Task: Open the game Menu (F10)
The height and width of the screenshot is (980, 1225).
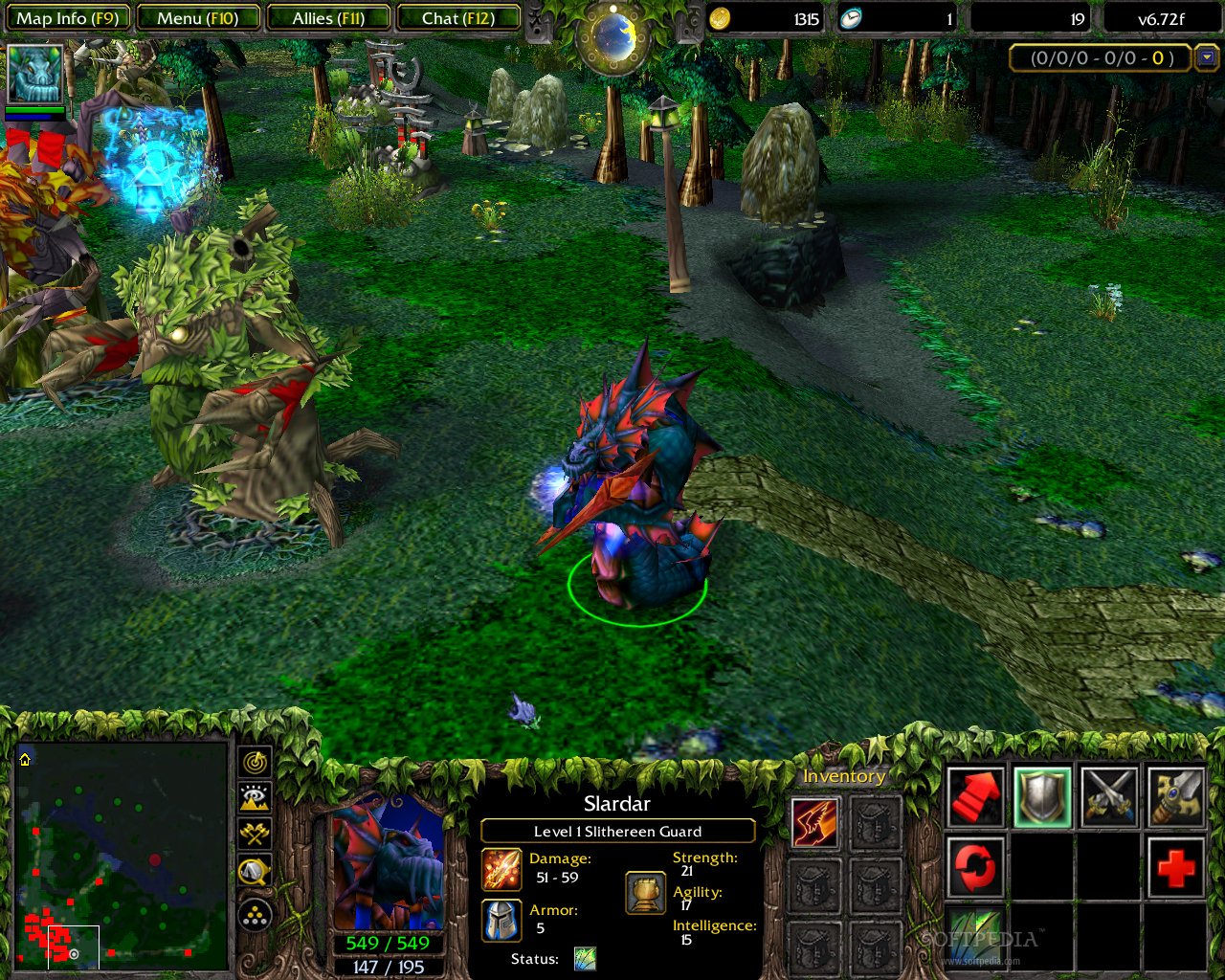Action: pos(198,16)
